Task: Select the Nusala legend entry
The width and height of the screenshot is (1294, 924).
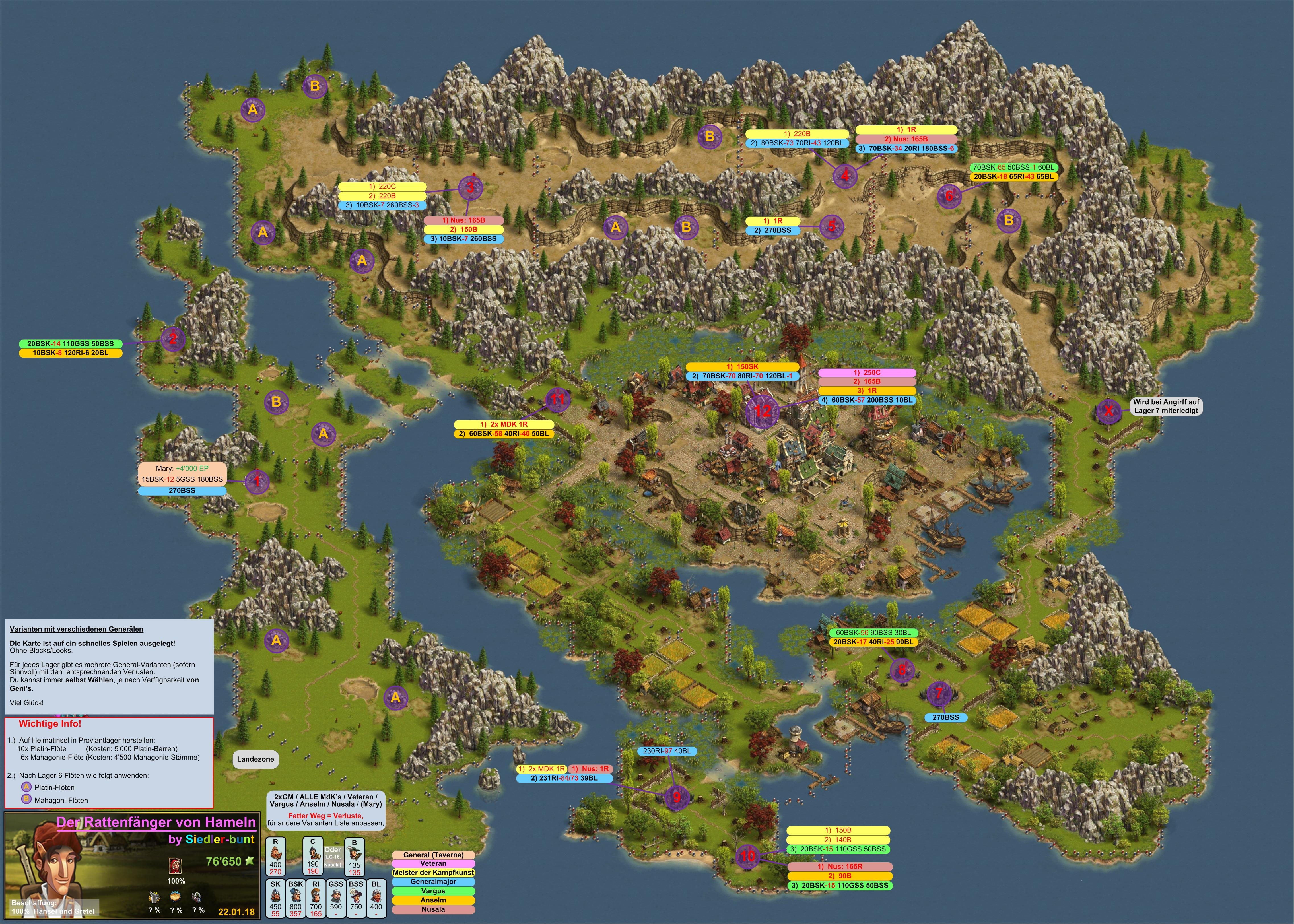Action: 433,909
